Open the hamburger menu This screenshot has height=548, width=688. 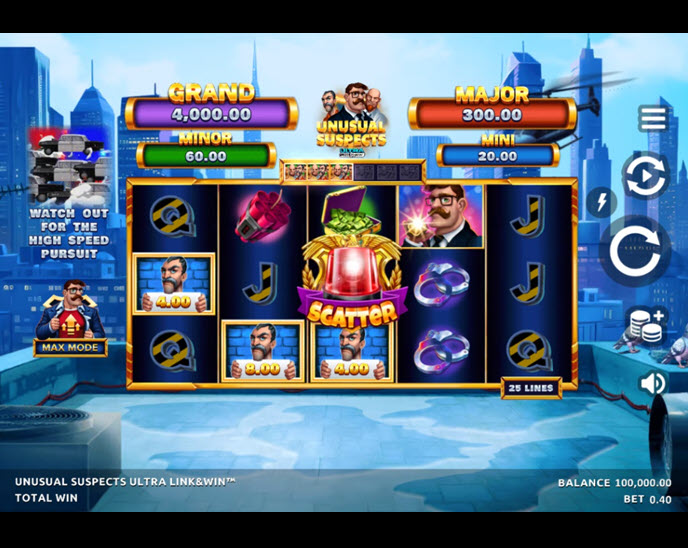653,119
